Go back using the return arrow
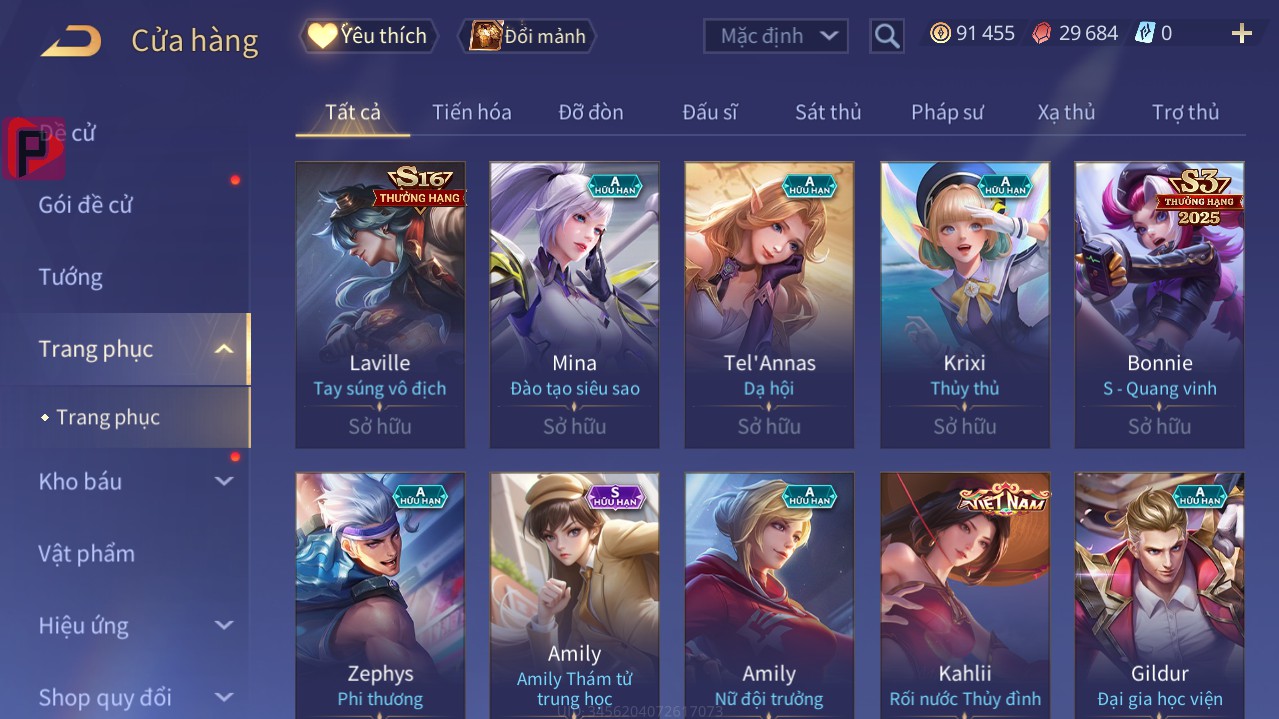Image resolution: width=1279 pixels, height=719 pixels. [71, 40]
